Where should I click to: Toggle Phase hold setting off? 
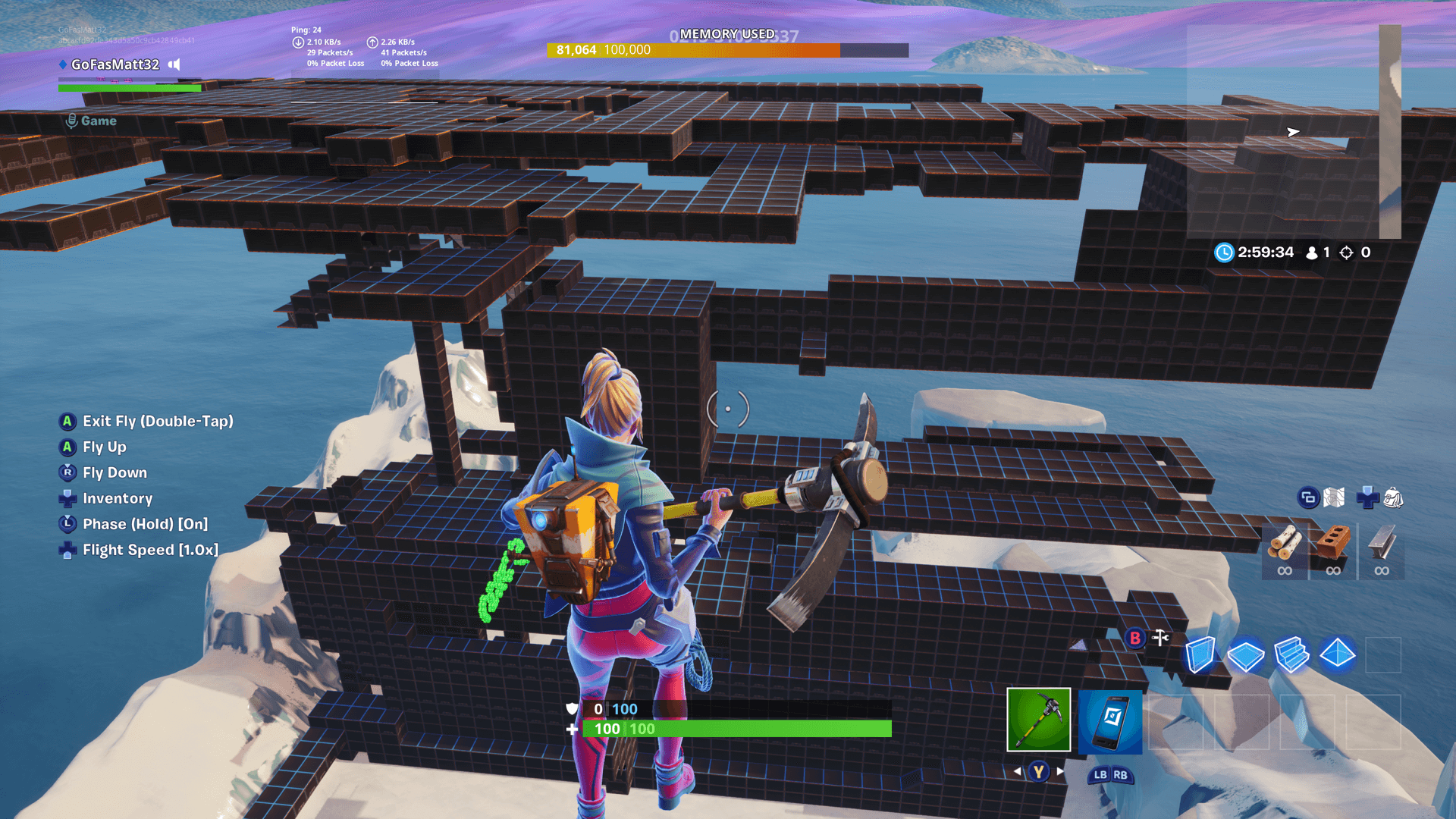tap(144, 524)
